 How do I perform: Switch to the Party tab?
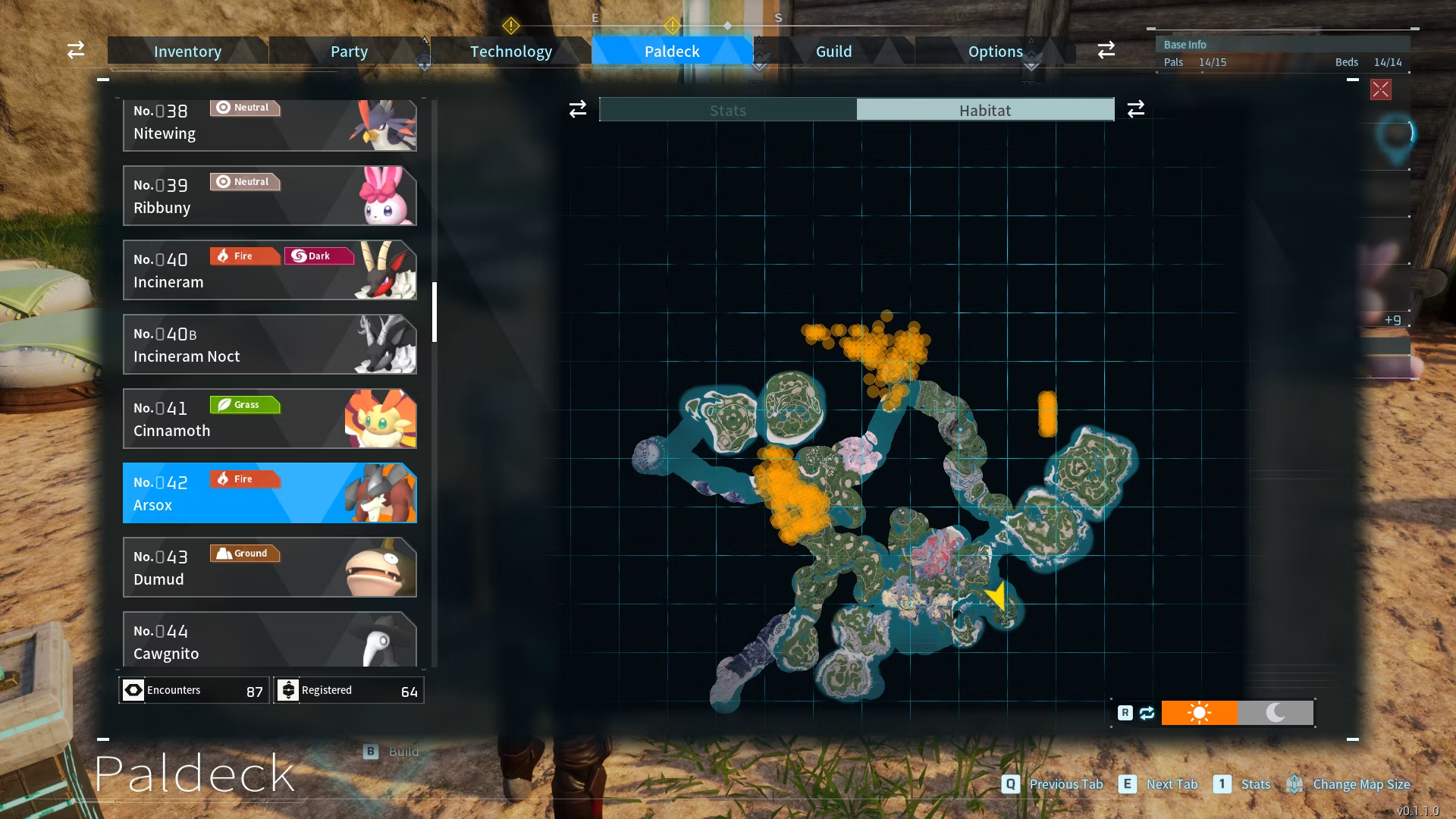349,52
